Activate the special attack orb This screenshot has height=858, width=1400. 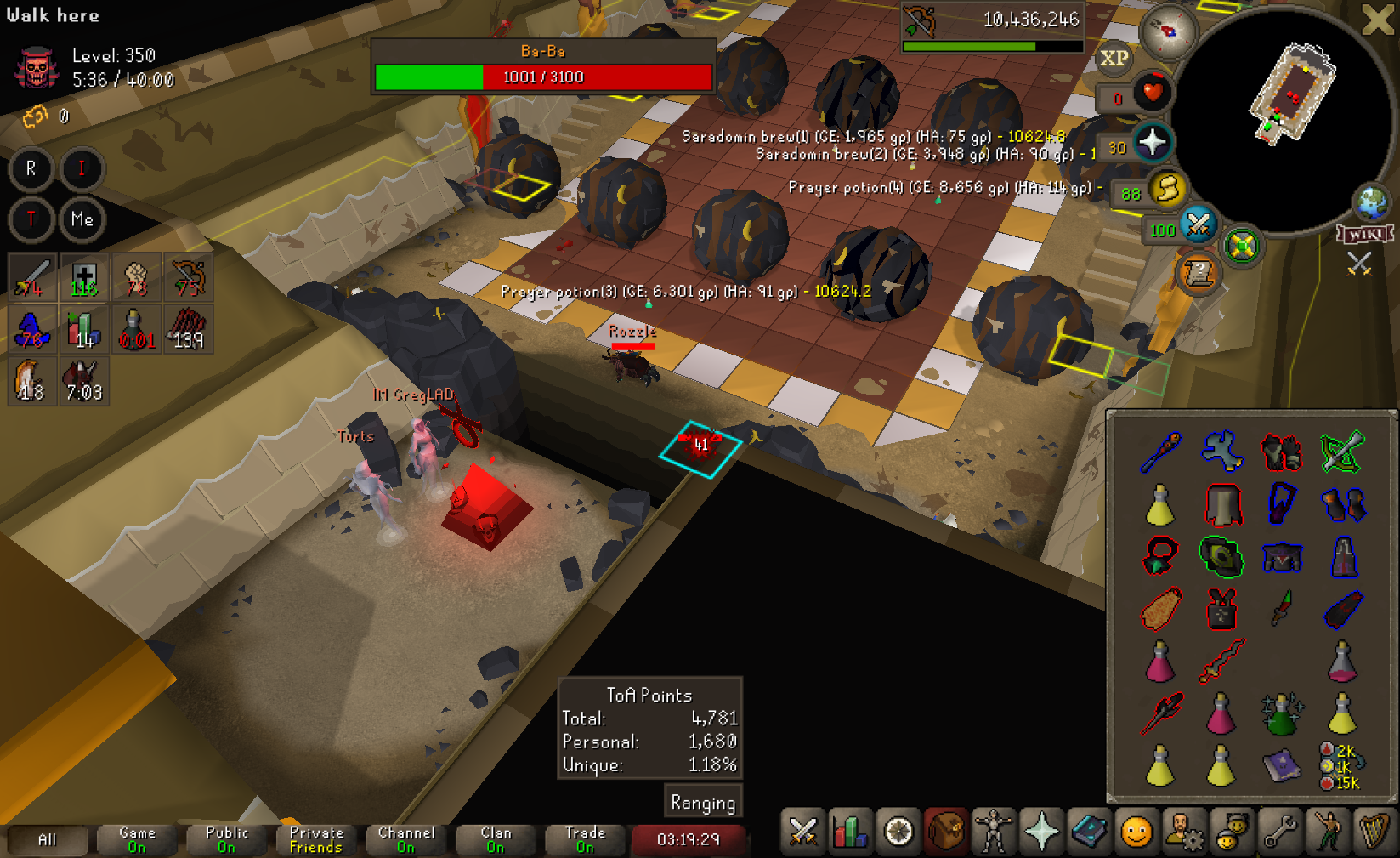(x=1198, y=224)
